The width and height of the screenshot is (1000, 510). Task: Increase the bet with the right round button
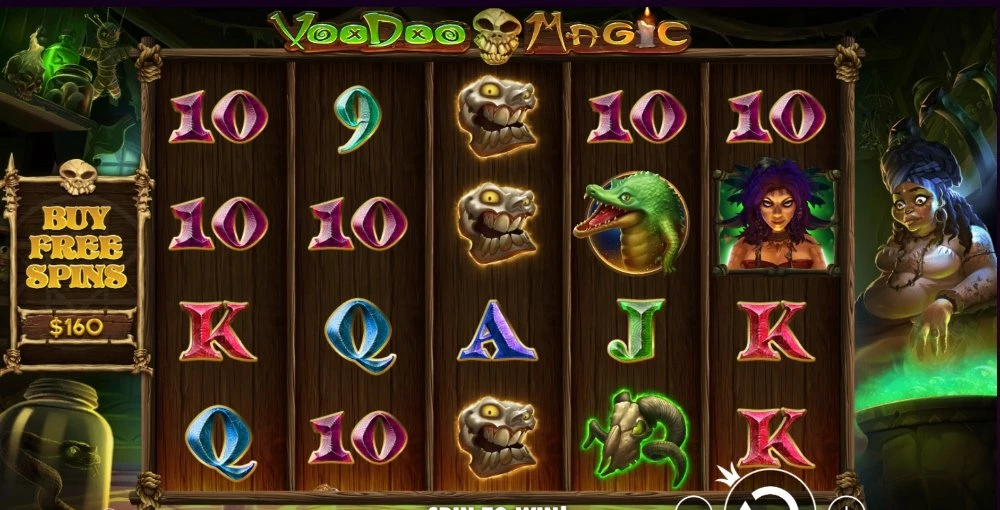coord(846,503)
